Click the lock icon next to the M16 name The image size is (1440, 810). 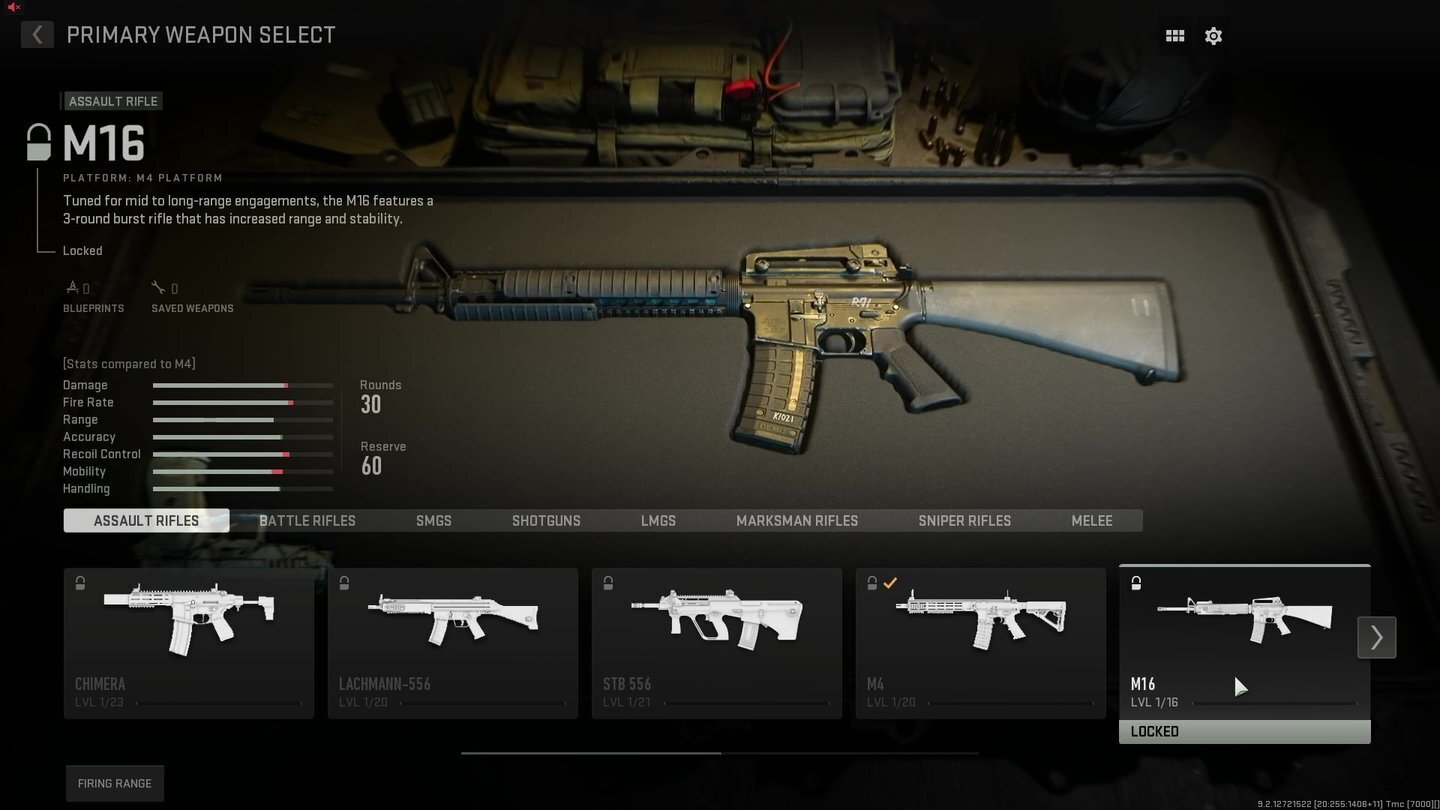click(x=37, y=142)
